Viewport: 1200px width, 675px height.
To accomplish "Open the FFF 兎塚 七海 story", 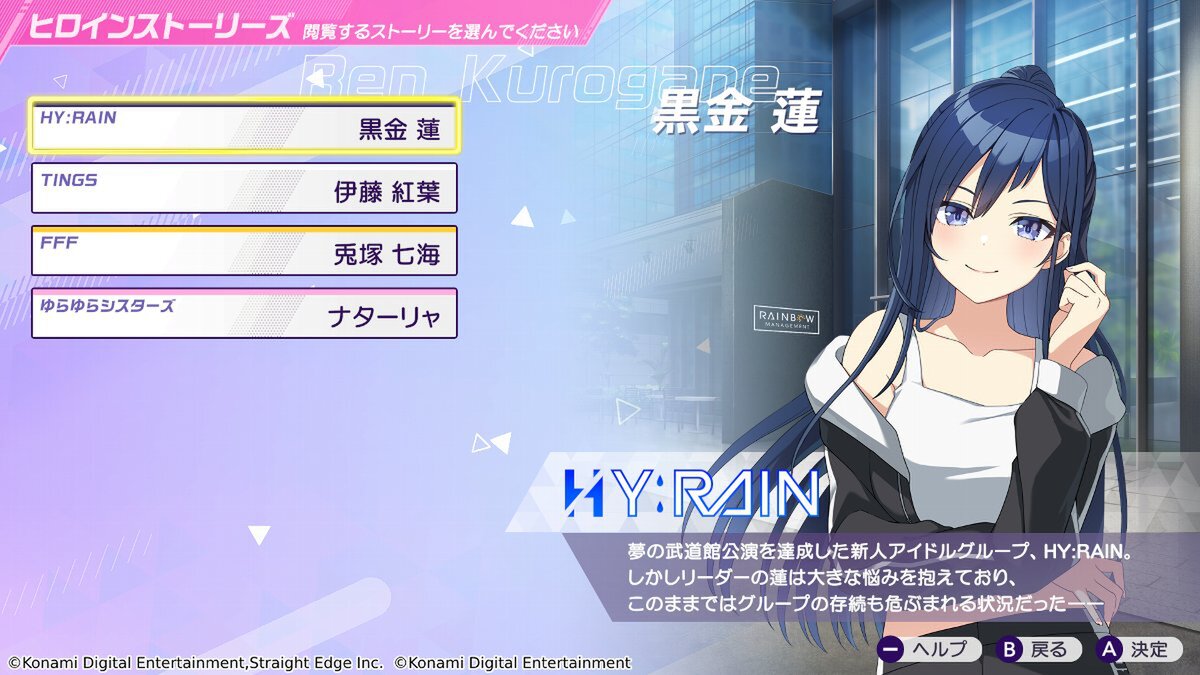I will click(x=244, y=251).
